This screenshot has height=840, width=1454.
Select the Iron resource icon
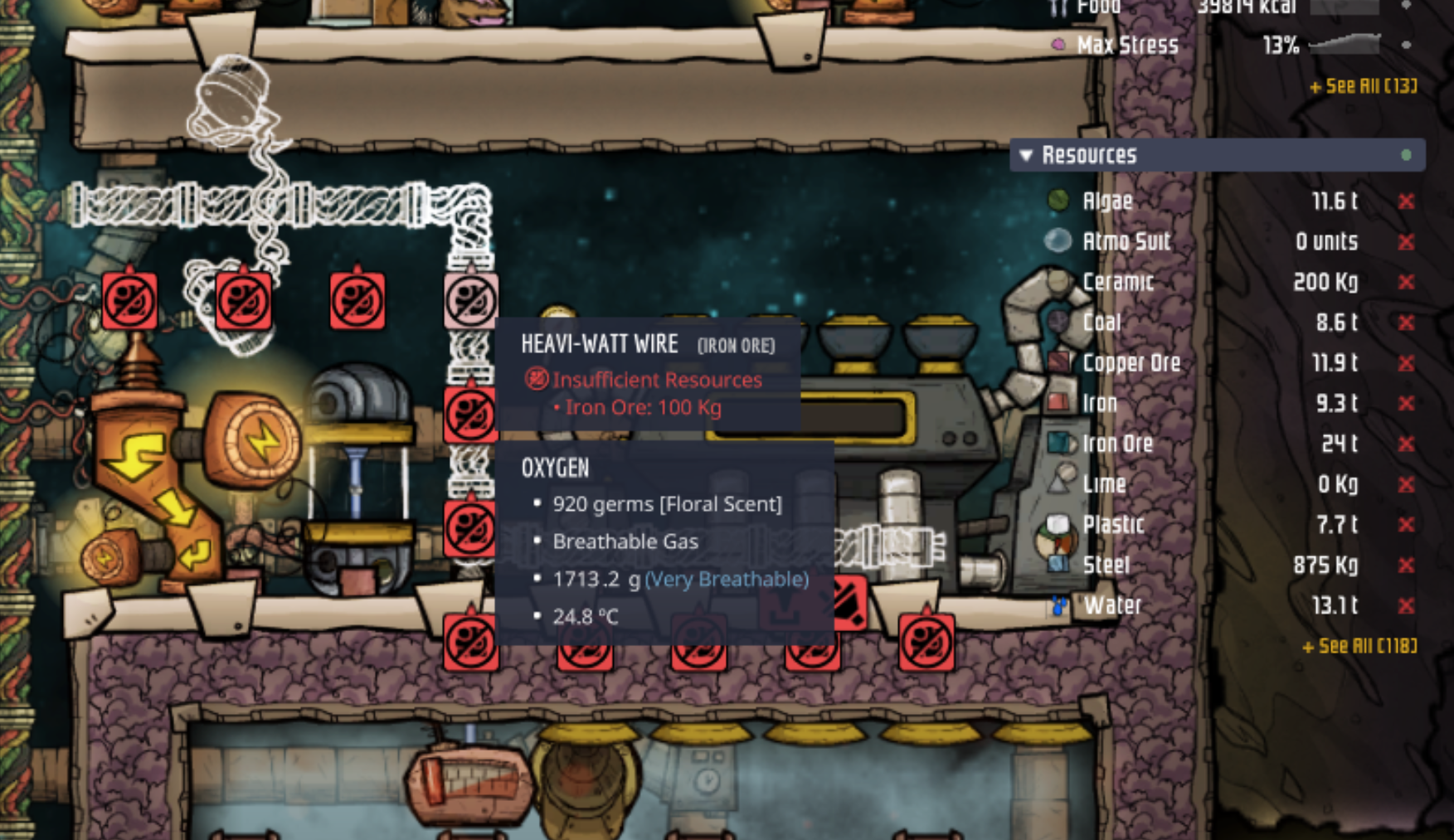point(1057,402)
